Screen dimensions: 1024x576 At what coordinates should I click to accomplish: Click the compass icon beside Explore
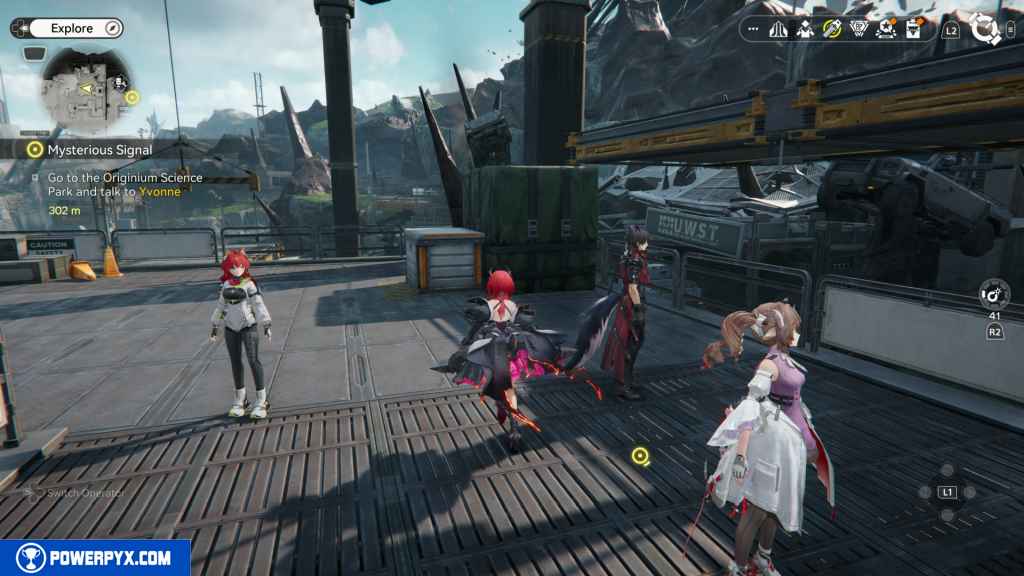pyautogui.click(x=112, y=28)
